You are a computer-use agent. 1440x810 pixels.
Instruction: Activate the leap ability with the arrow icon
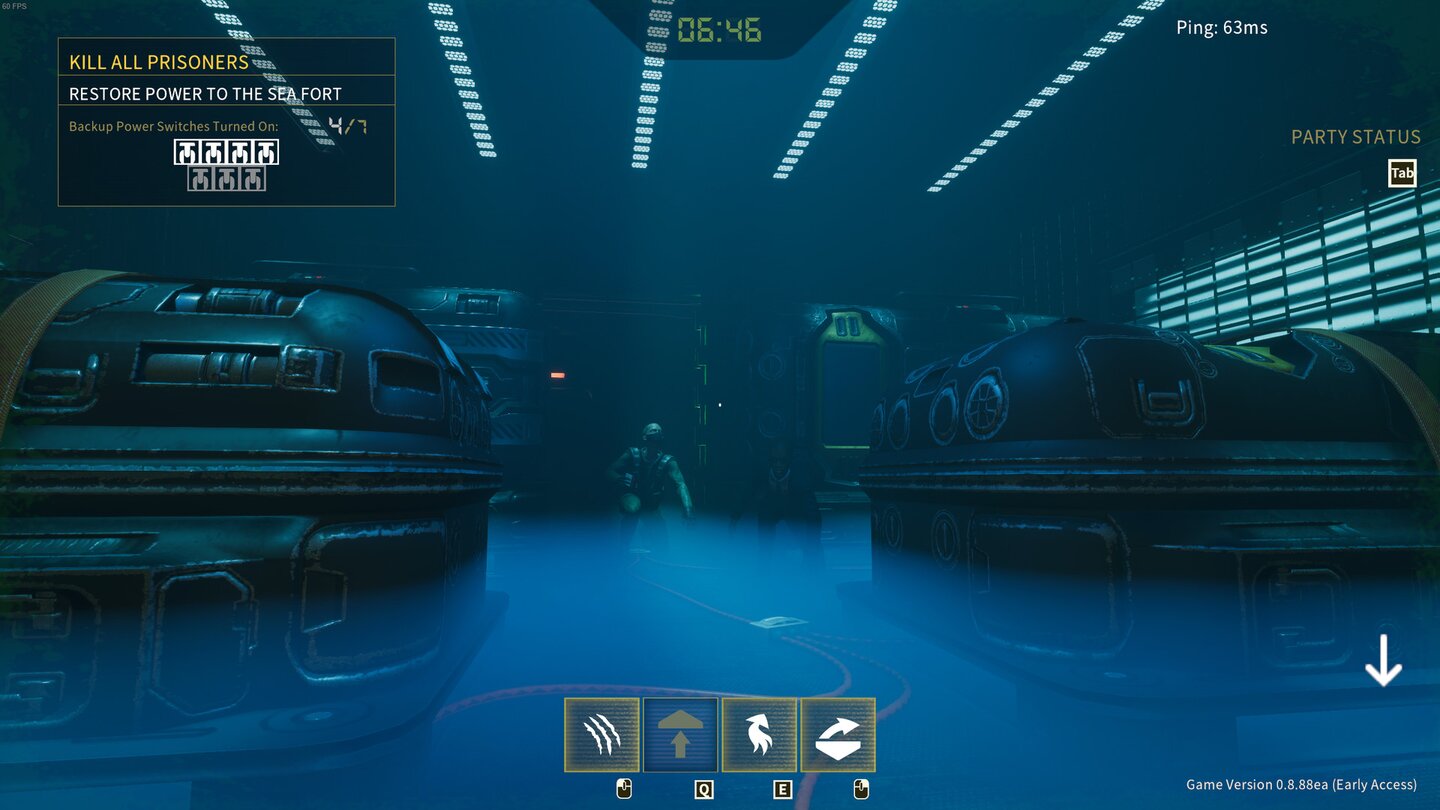(x=680, y=733)
